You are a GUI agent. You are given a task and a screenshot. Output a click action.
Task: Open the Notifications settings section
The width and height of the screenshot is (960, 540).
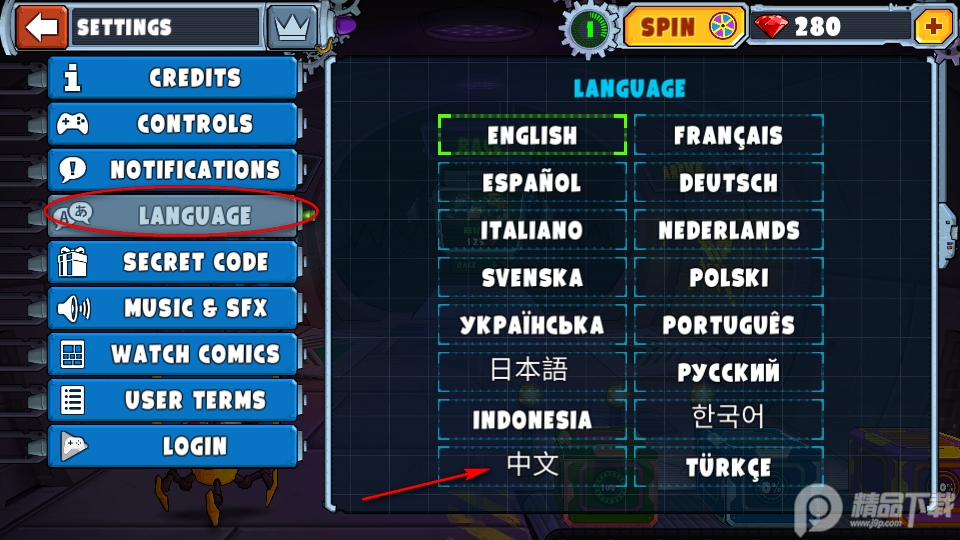[x=174, y=170]
